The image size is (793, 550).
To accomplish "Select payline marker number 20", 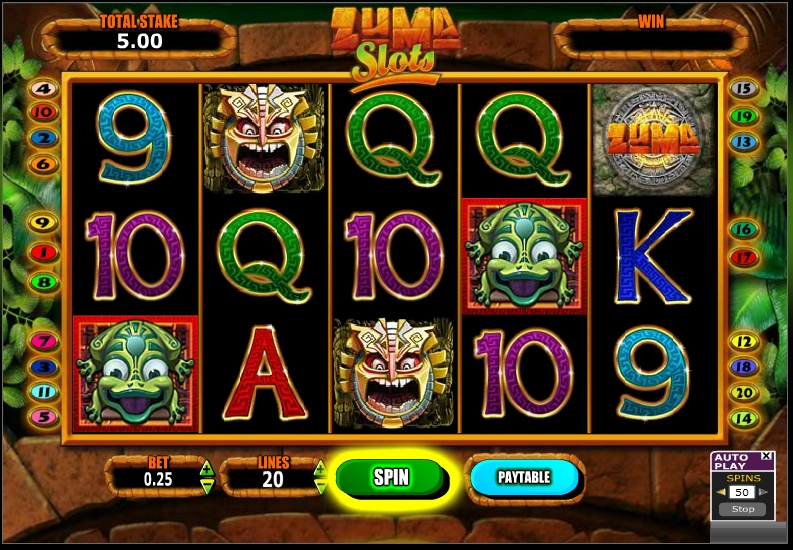I will 743,393.
